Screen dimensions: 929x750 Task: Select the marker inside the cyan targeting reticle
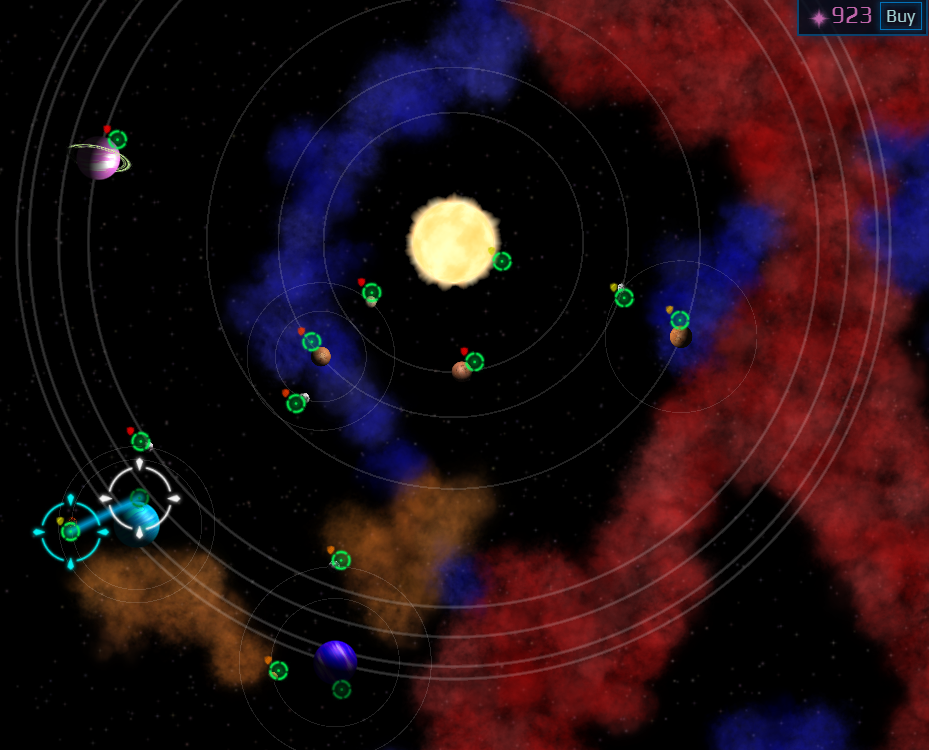click(70, 531)
